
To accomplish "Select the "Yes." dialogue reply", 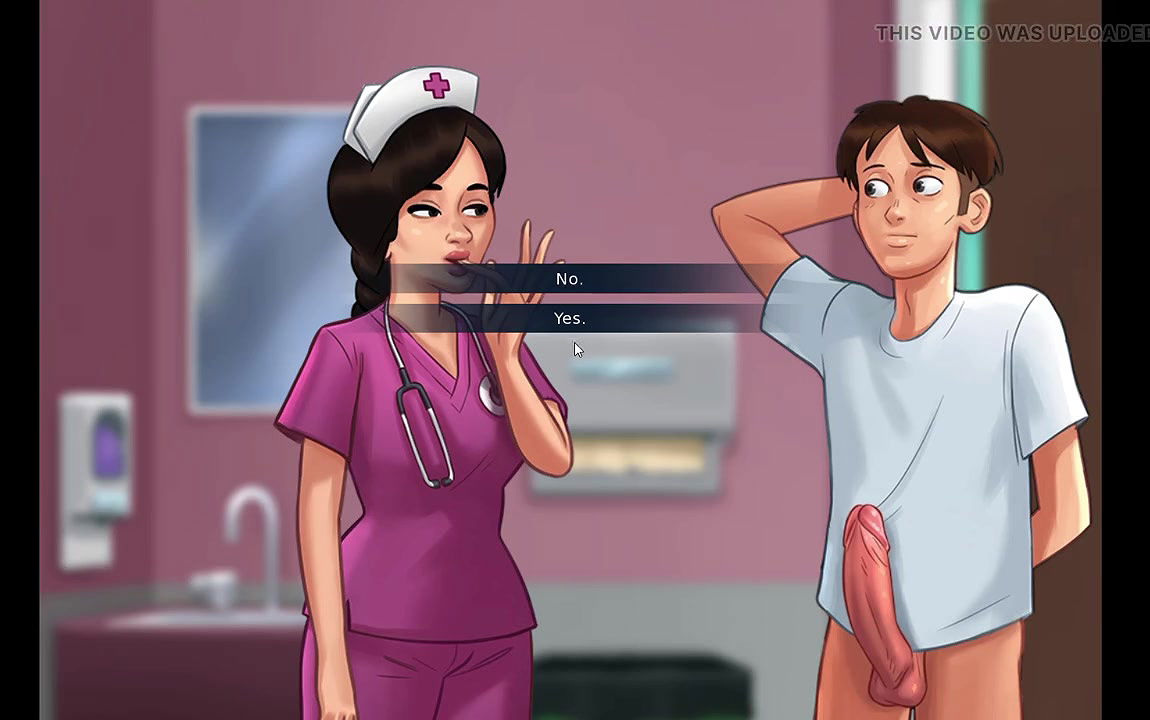I will [570, 318].
